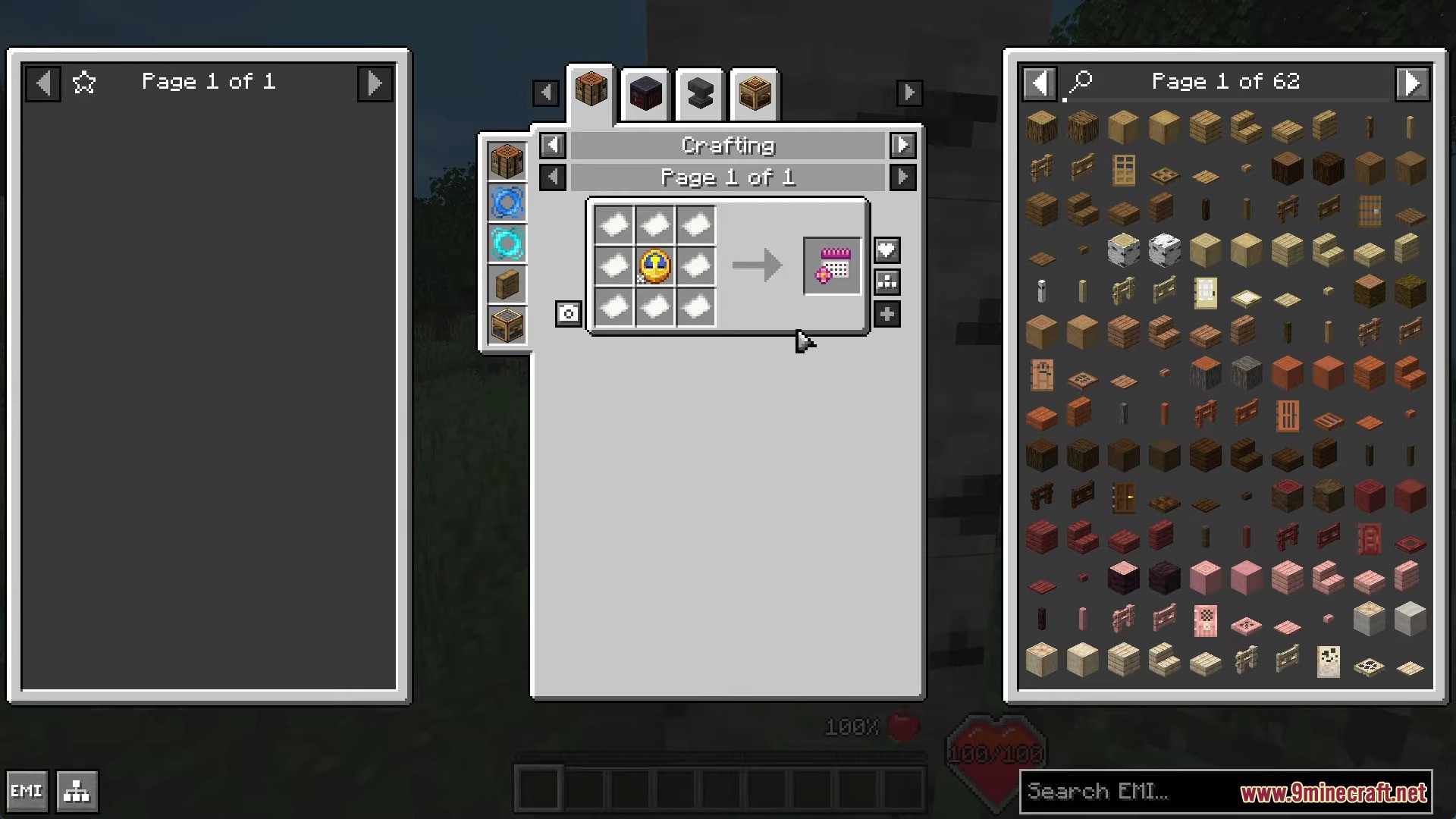Open the recipe tree button next to EMI
Viewport: 1456px width, 819px height.
coord(77,792)
